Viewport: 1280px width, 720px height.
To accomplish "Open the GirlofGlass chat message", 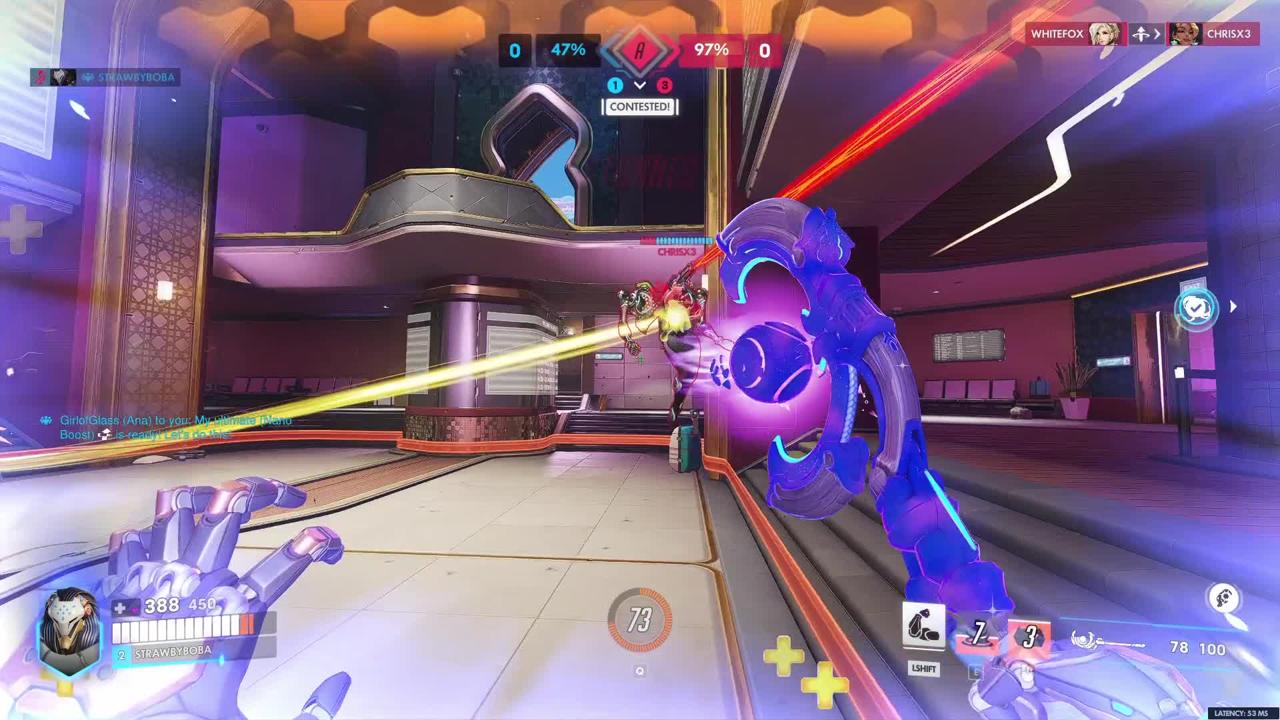I will (x=165, y=427).
